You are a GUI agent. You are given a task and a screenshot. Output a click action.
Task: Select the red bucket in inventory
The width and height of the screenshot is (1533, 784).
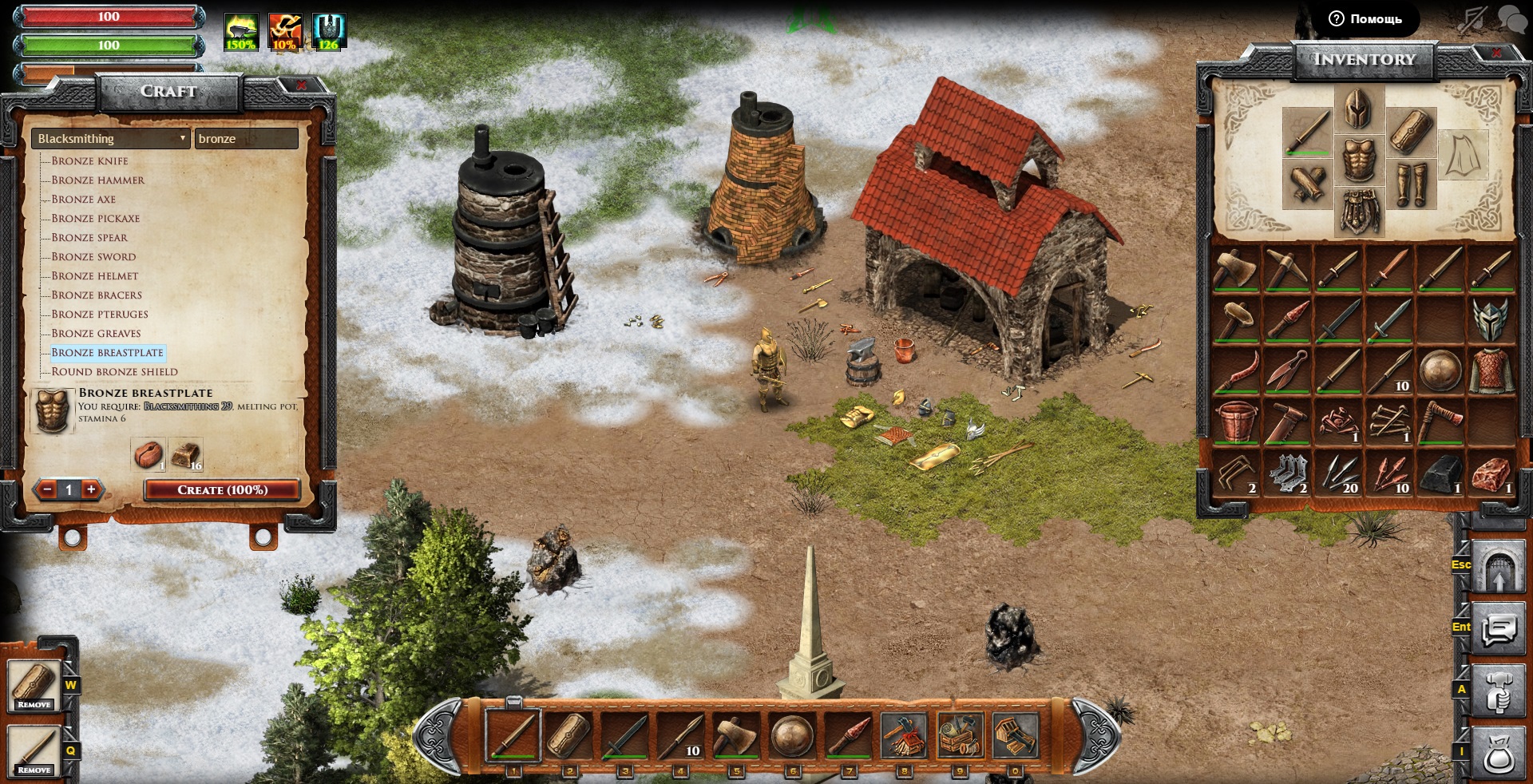click(x=1236, y=422)
